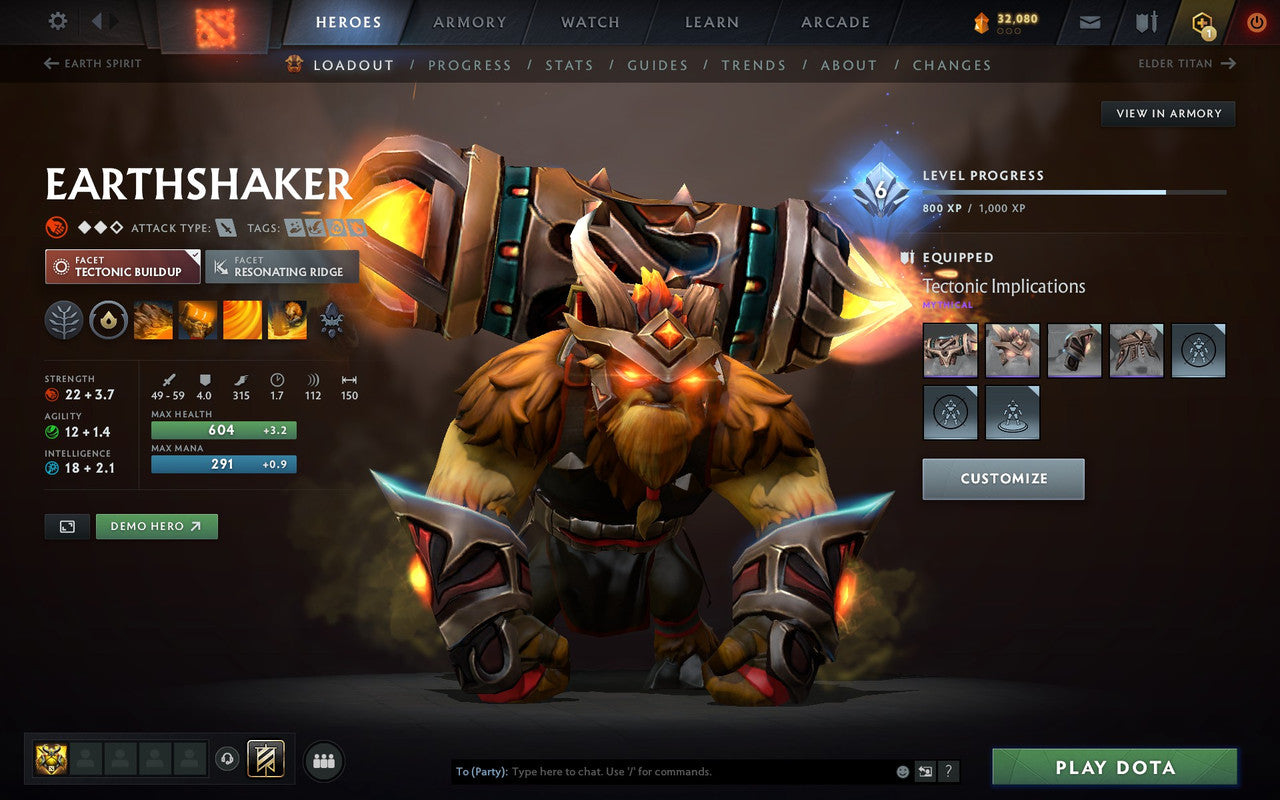This screenshot has height=800, width=1280.
Task: Select the Tectonic Buildup facet
Action: (120, 266)
